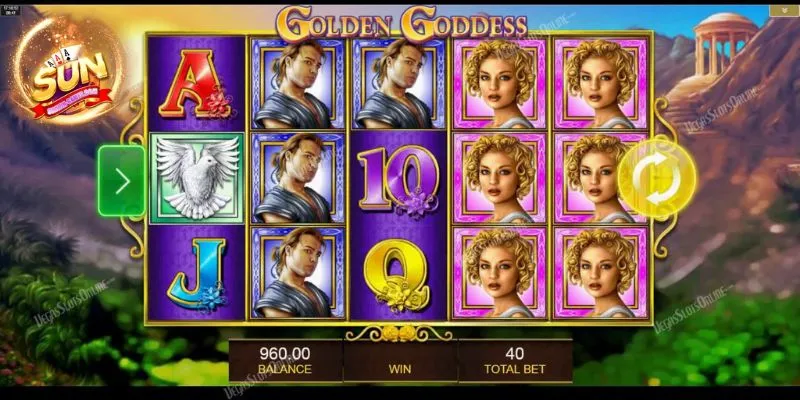Expand the top-corner dropdown chevron tab
The height and width of the screenshot is (400, 800).
coord(783,10)
